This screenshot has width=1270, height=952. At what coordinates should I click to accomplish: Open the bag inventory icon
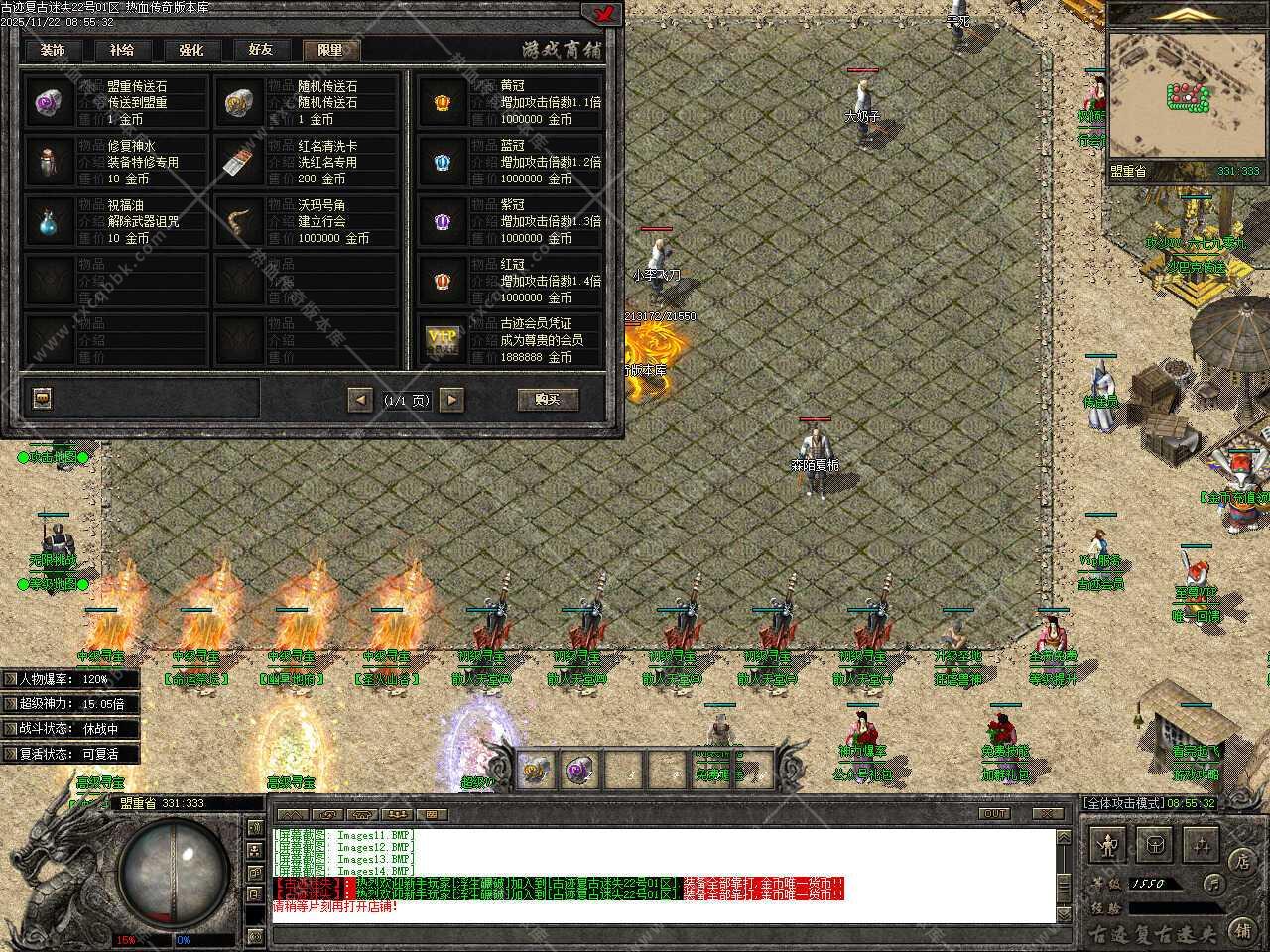pos(1155,845)
